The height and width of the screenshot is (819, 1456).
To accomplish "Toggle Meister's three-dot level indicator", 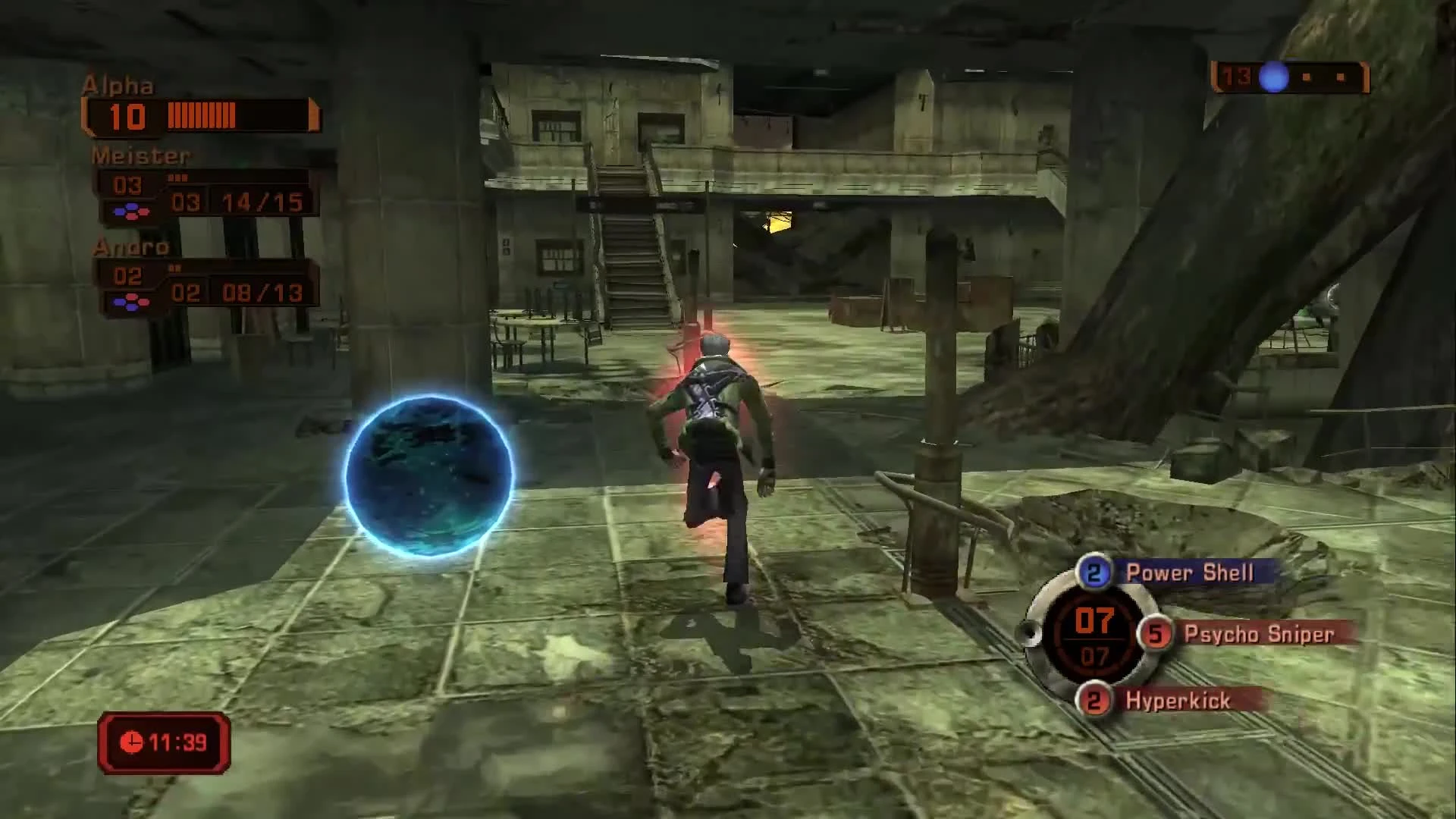I will 178,177.
